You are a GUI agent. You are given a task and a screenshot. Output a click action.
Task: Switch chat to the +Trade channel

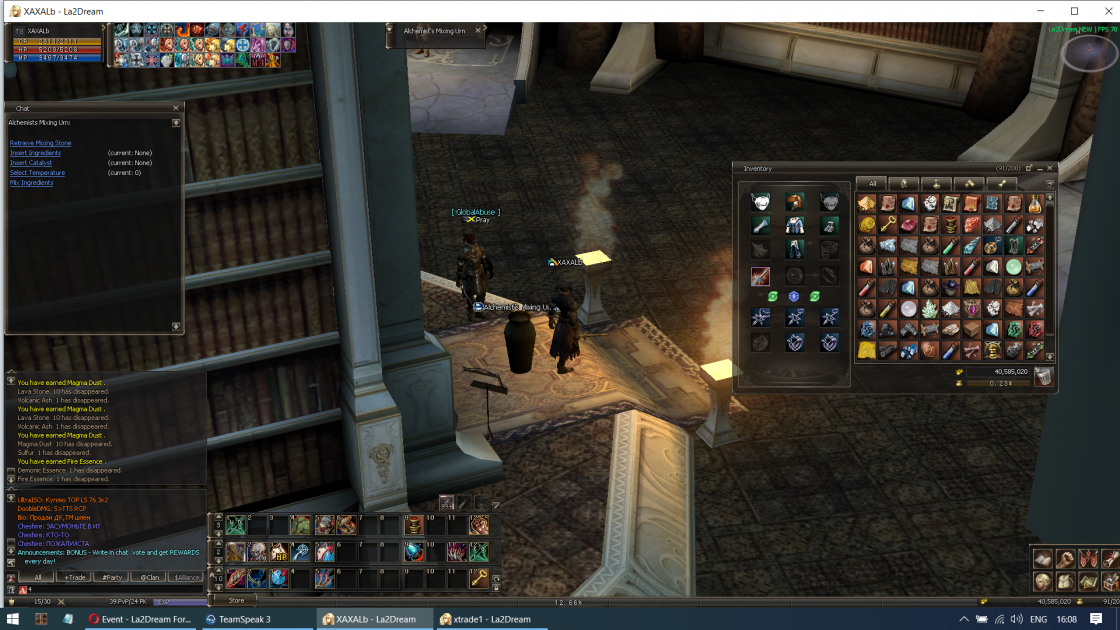click(x=74, y=577)
